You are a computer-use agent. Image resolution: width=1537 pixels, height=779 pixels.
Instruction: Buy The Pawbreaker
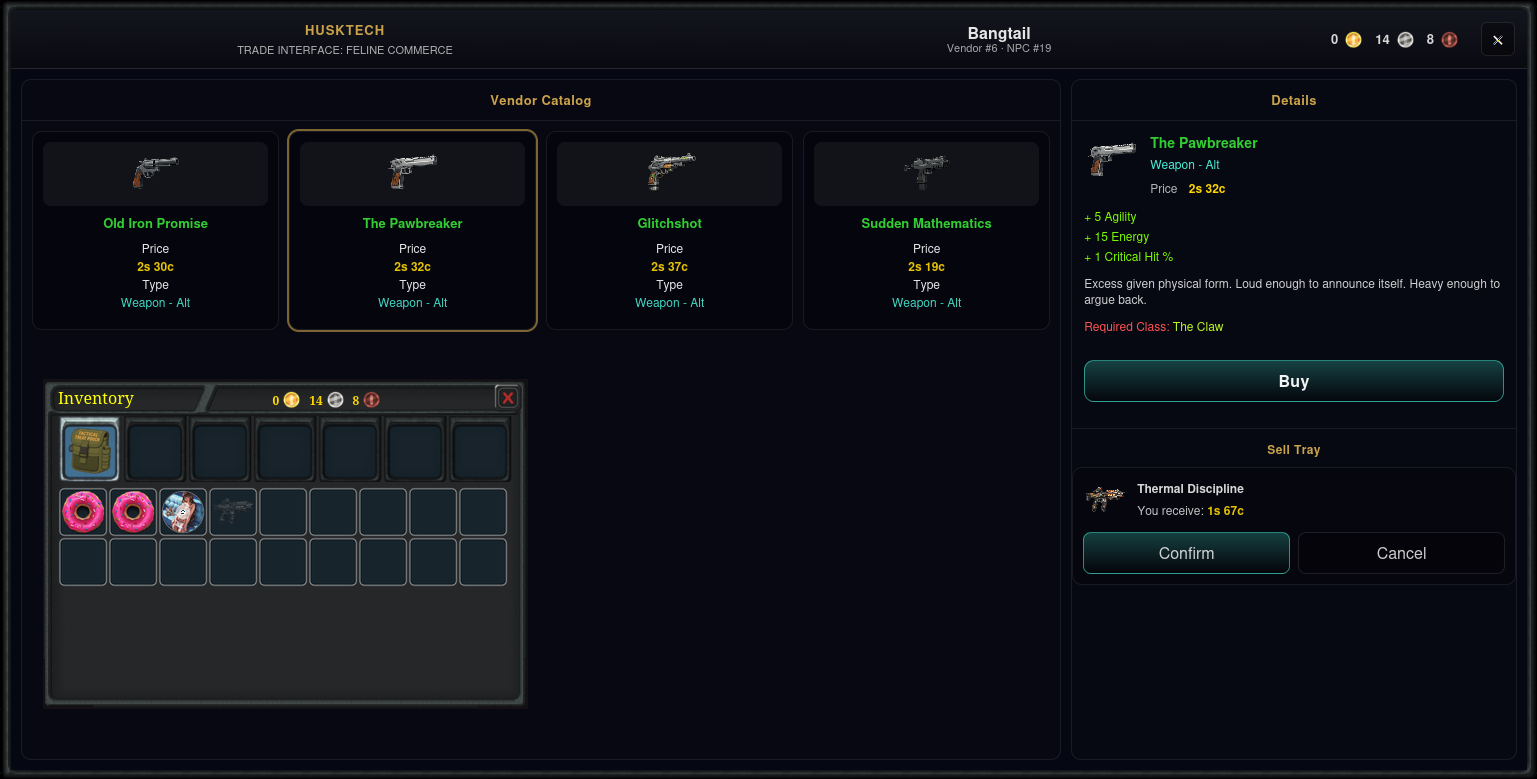[x=1293, y=381]
